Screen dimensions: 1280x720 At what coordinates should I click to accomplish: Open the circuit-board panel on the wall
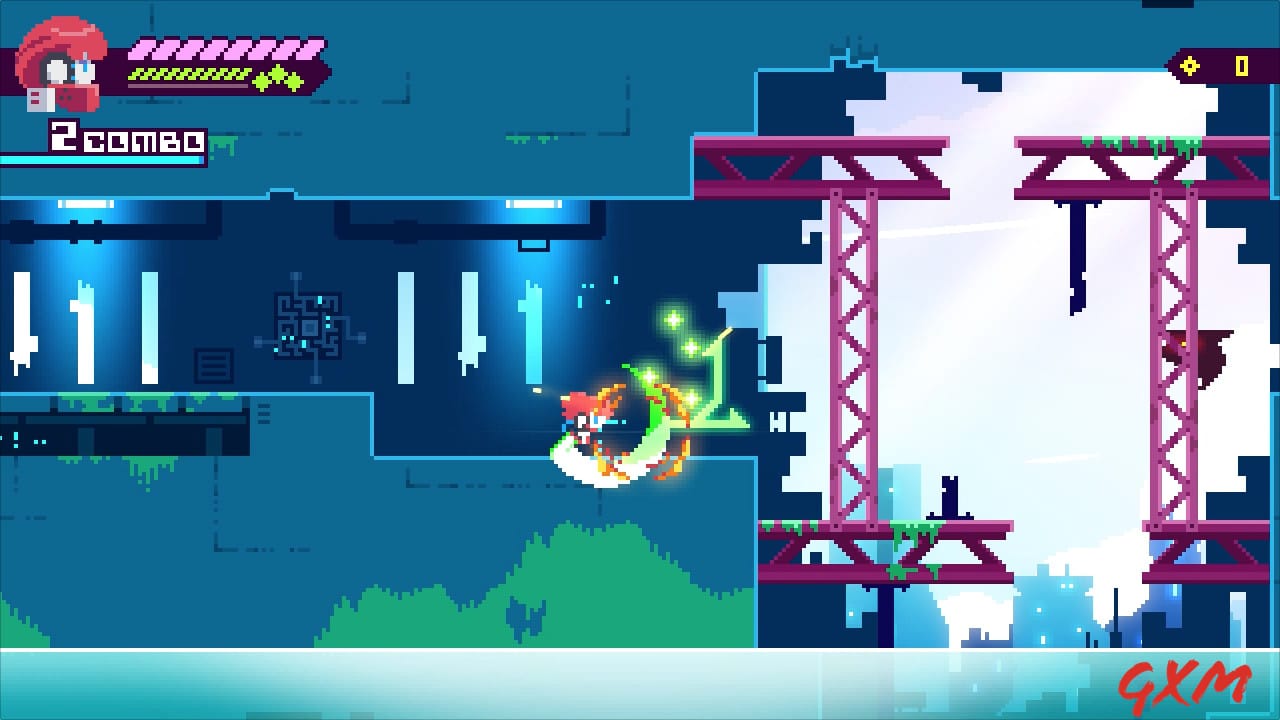coord(307,325)
